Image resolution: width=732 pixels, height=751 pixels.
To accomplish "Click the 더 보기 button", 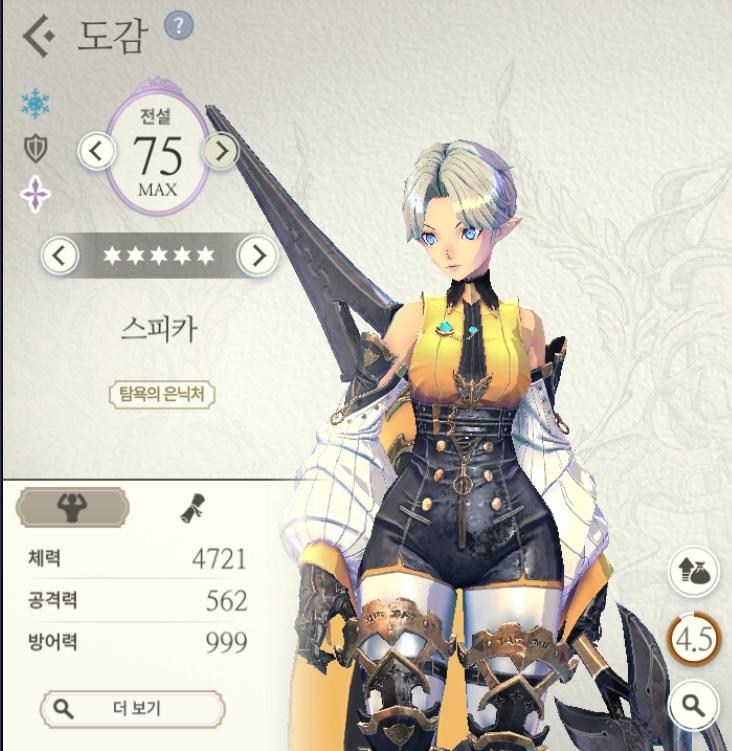I will pyautogui.click(x=133, y=709).
